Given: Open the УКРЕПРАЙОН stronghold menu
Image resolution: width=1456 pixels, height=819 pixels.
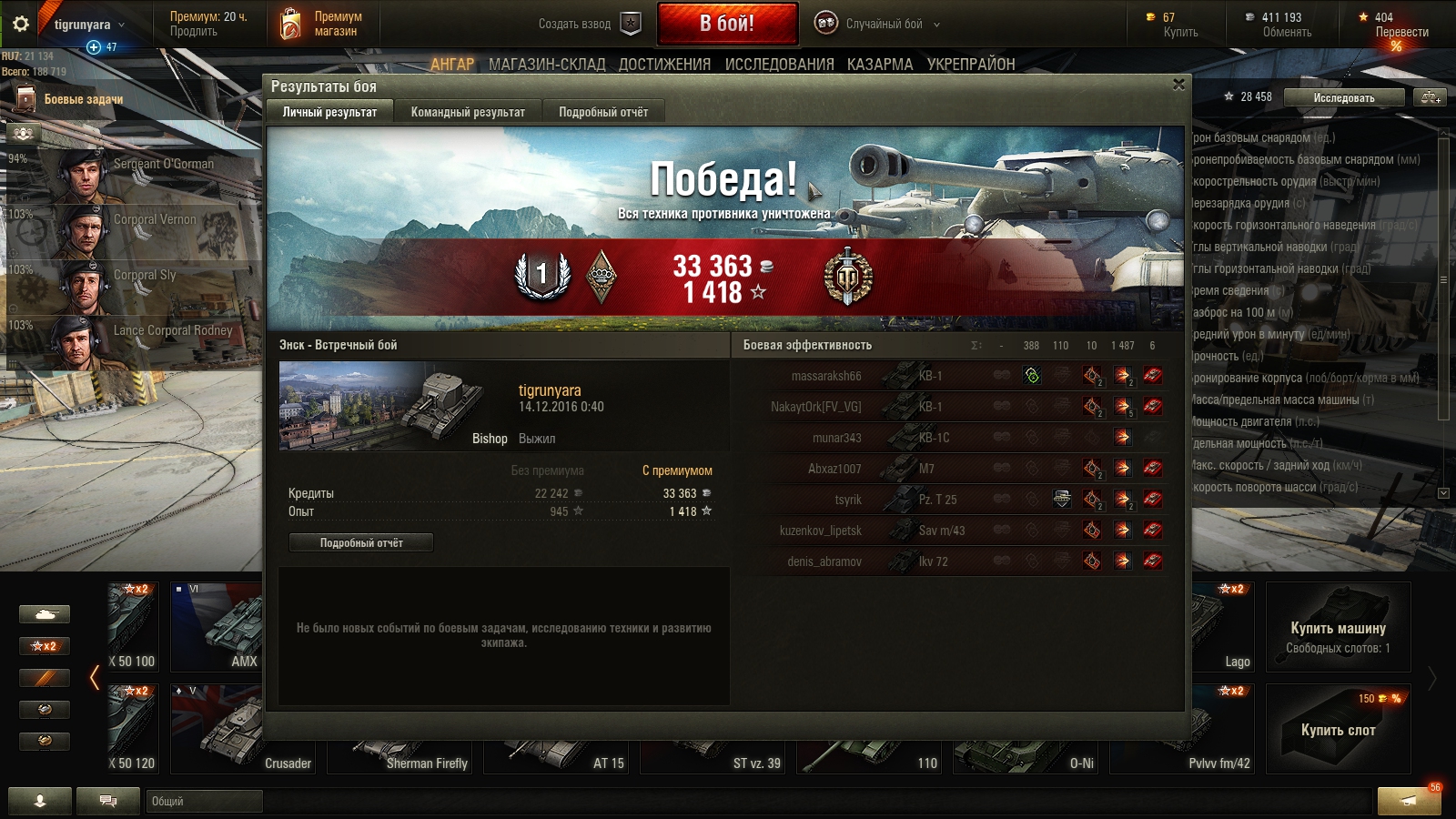Looking at the screenshot, I should (971, 65).
